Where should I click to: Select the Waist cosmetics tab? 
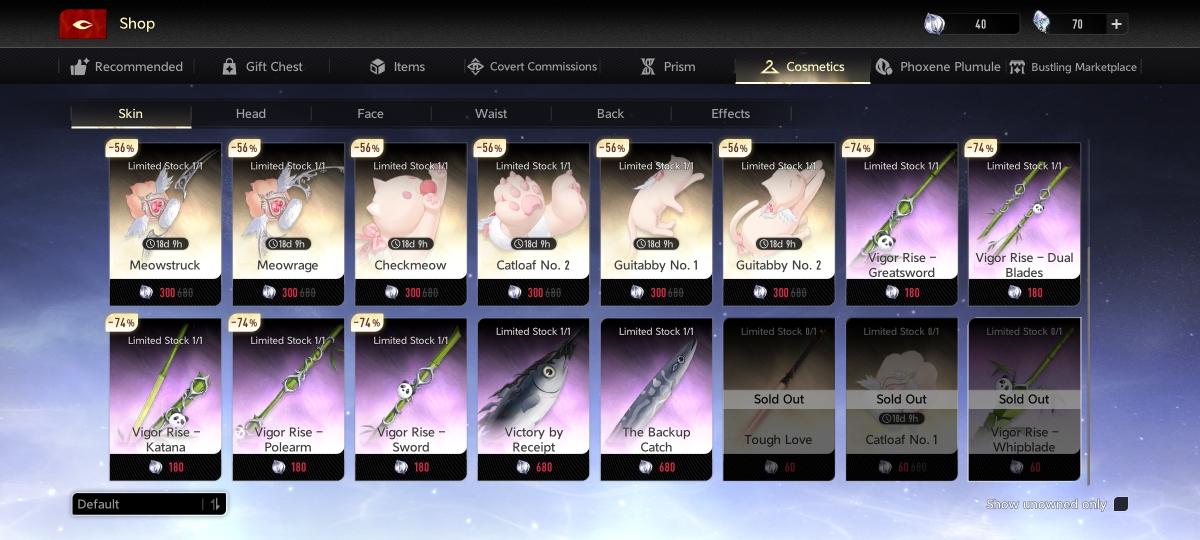point(491,114)
